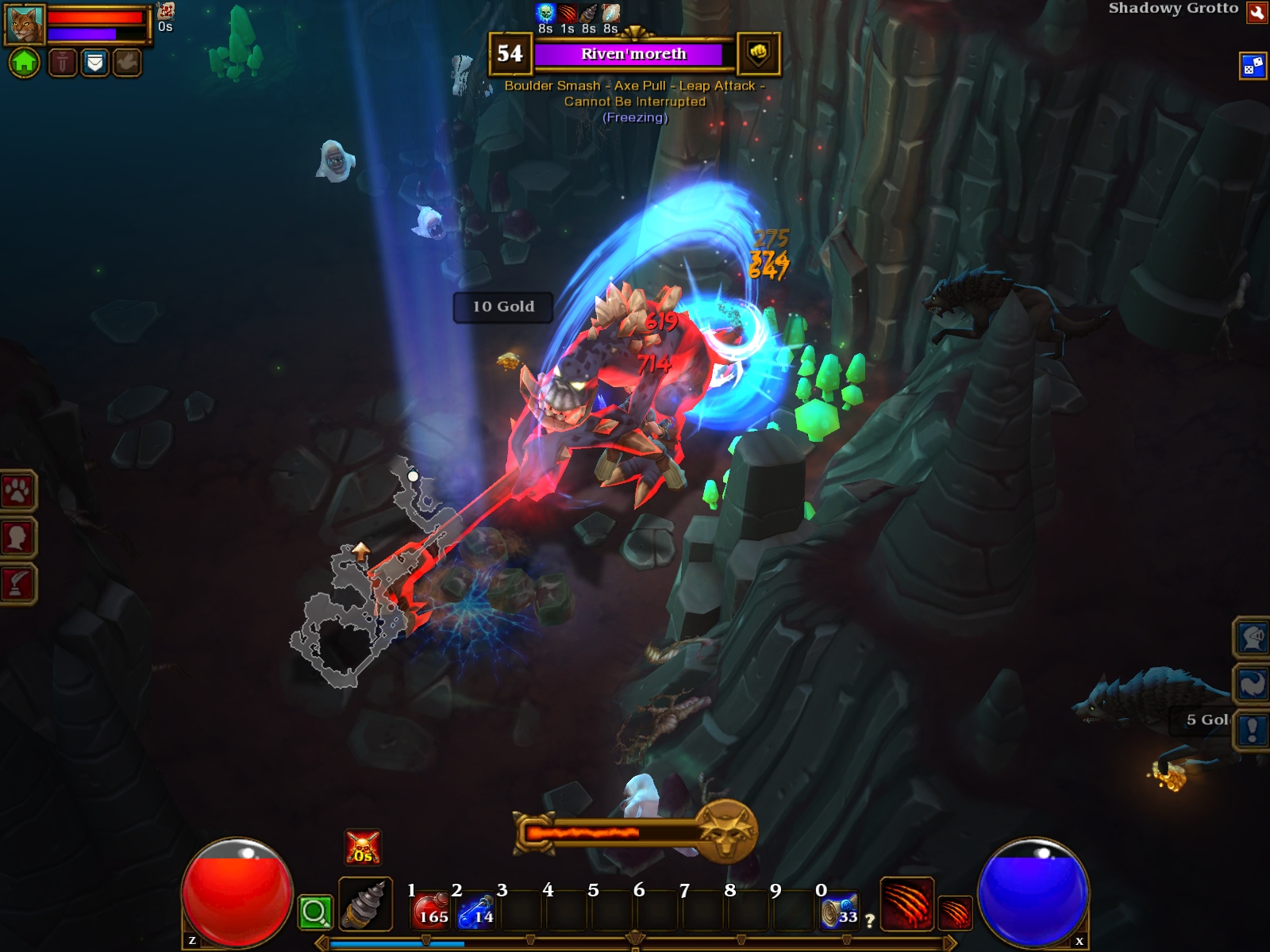
Task: Click the cat pet portrait
Action: (x=25, y=25)
